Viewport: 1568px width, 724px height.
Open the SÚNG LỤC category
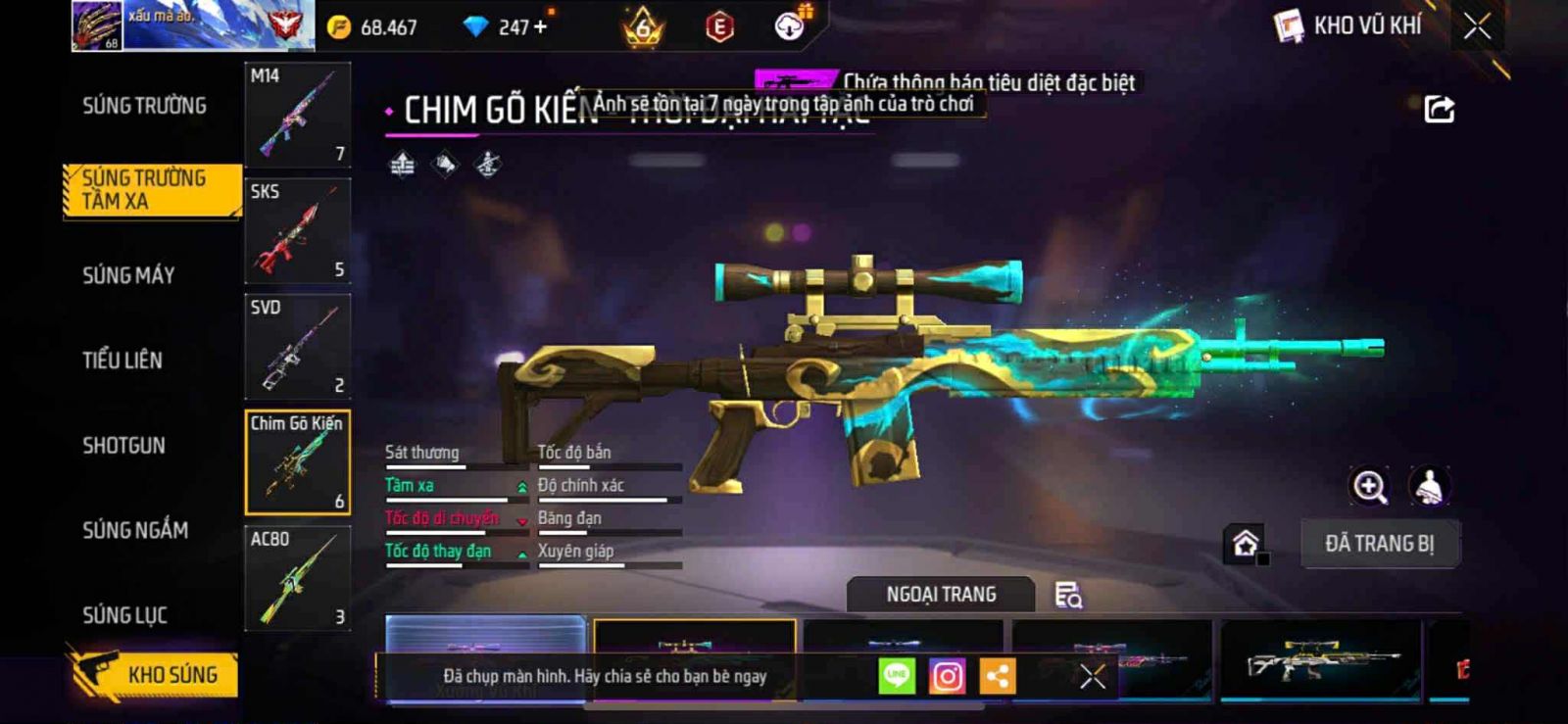tap(124, 615)
